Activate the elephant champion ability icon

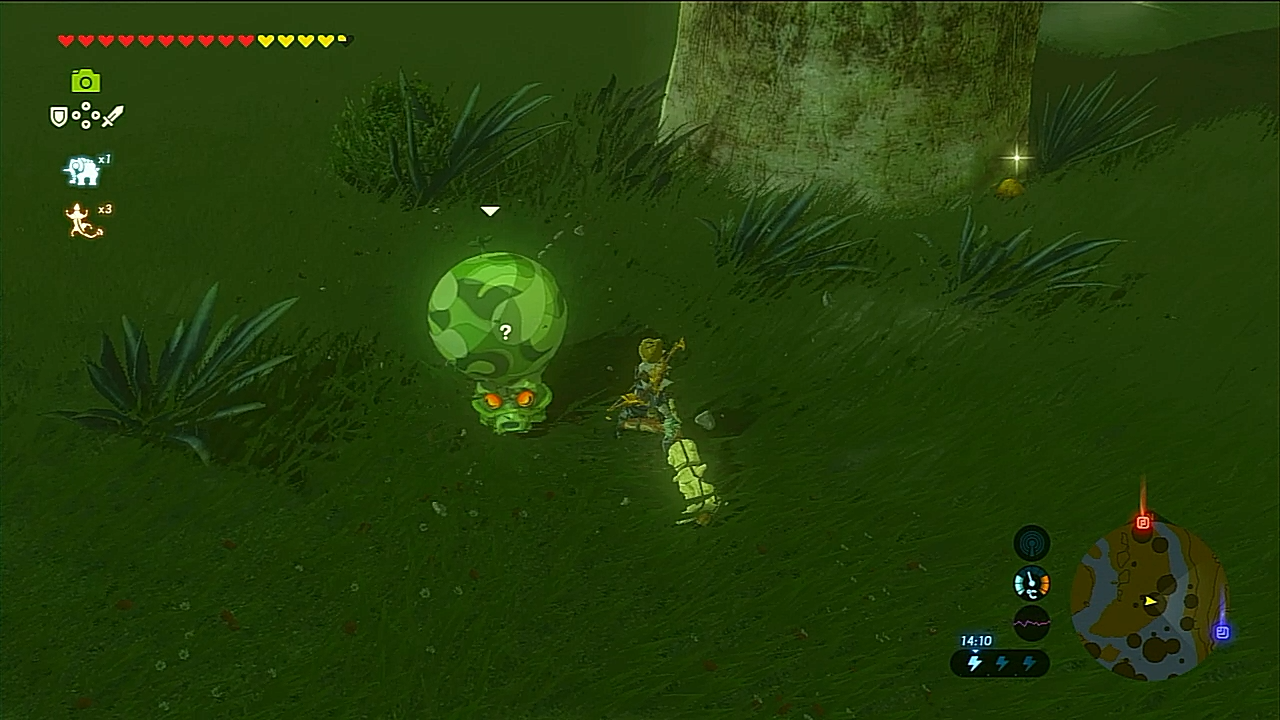coord(82,171)
